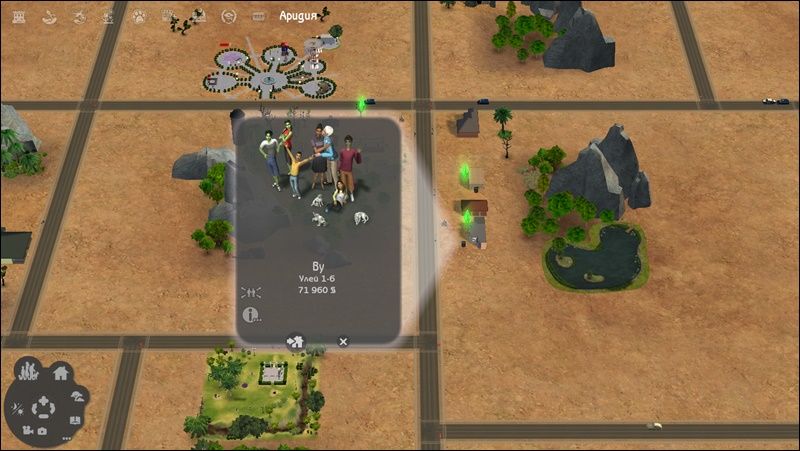This screenshot has height=451, width=800.
Task: Take a snapshot with the photo camera icon
Action: coord(42,431)
